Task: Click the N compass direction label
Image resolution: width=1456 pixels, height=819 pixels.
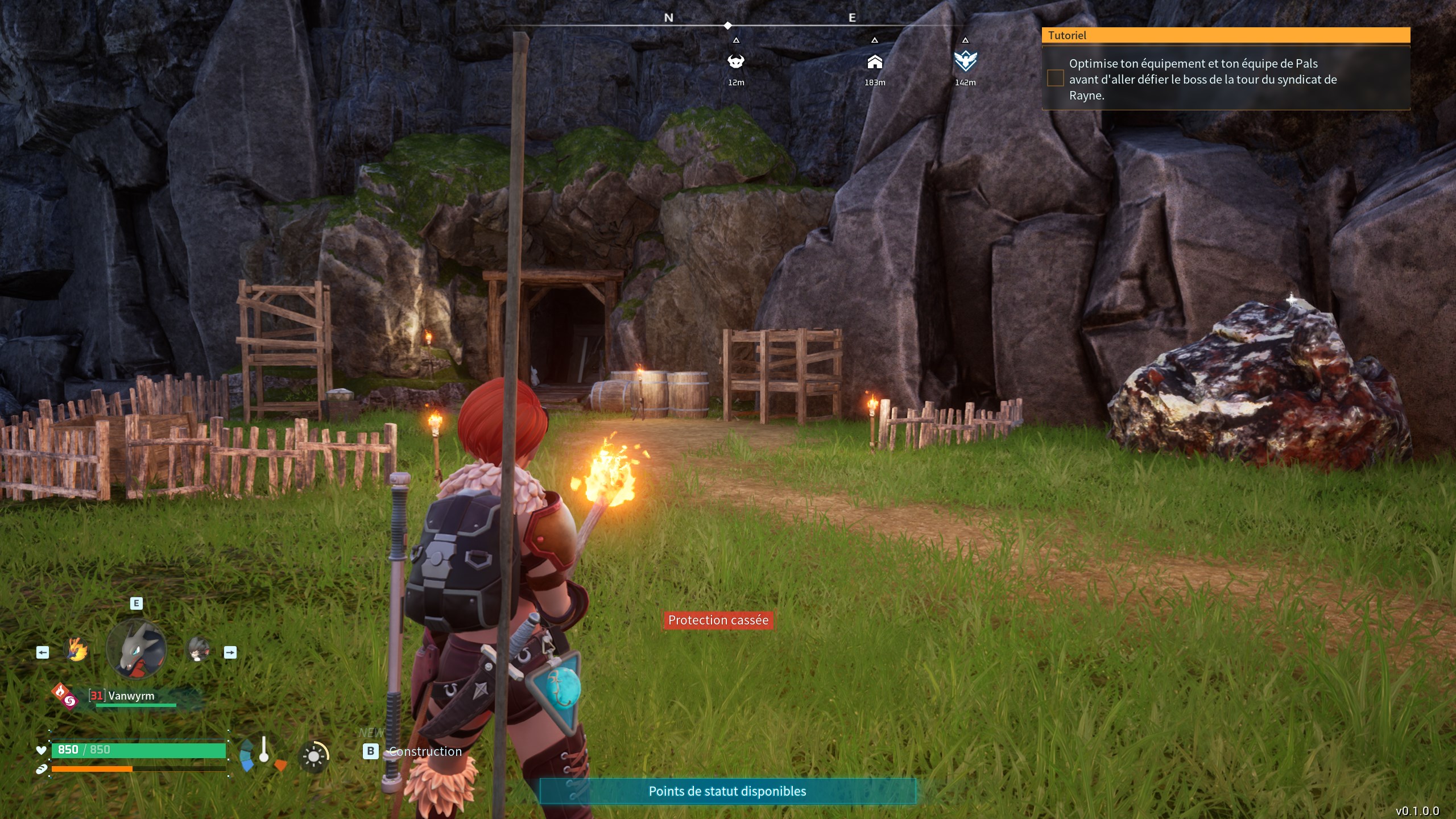Action: point(668,18)
